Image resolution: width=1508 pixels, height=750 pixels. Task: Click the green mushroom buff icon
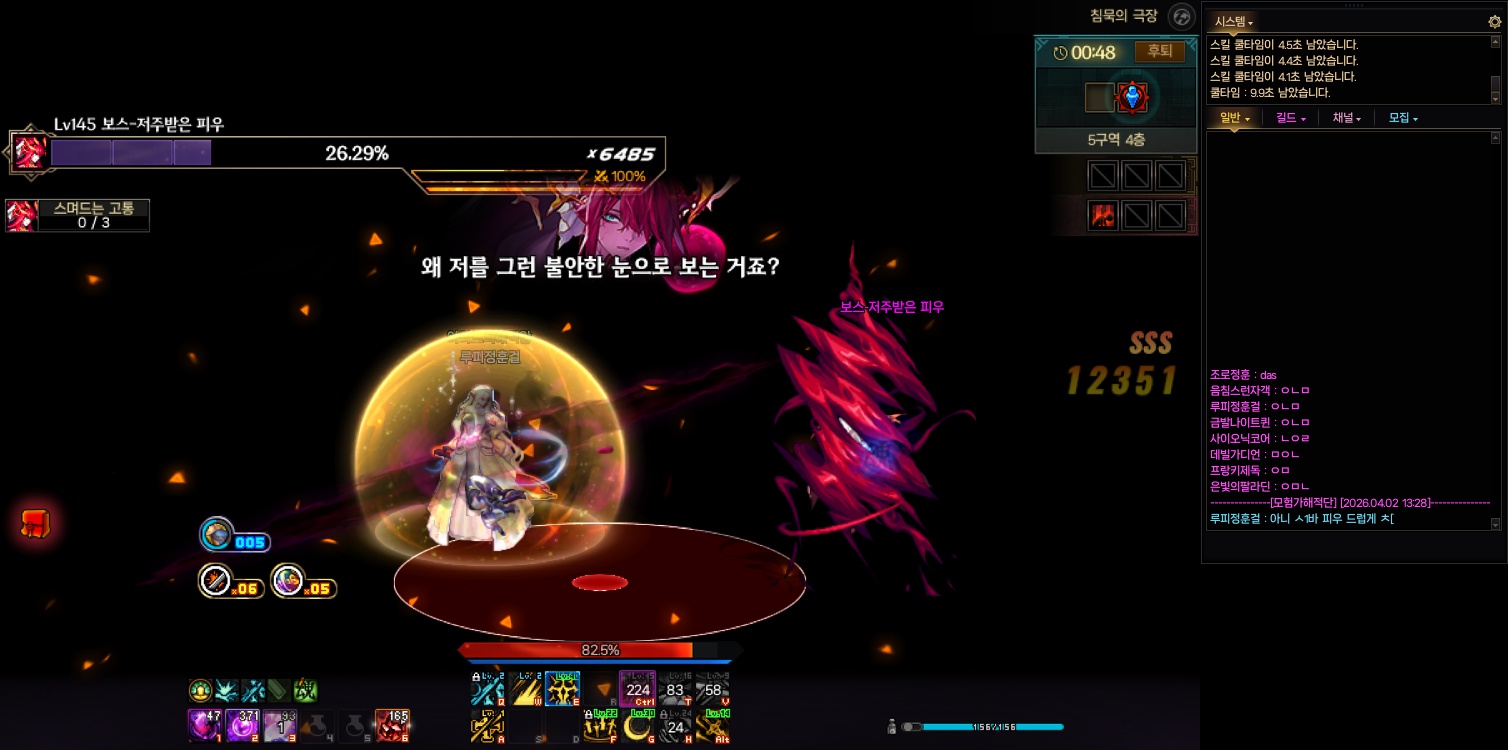tap(200, 690)
